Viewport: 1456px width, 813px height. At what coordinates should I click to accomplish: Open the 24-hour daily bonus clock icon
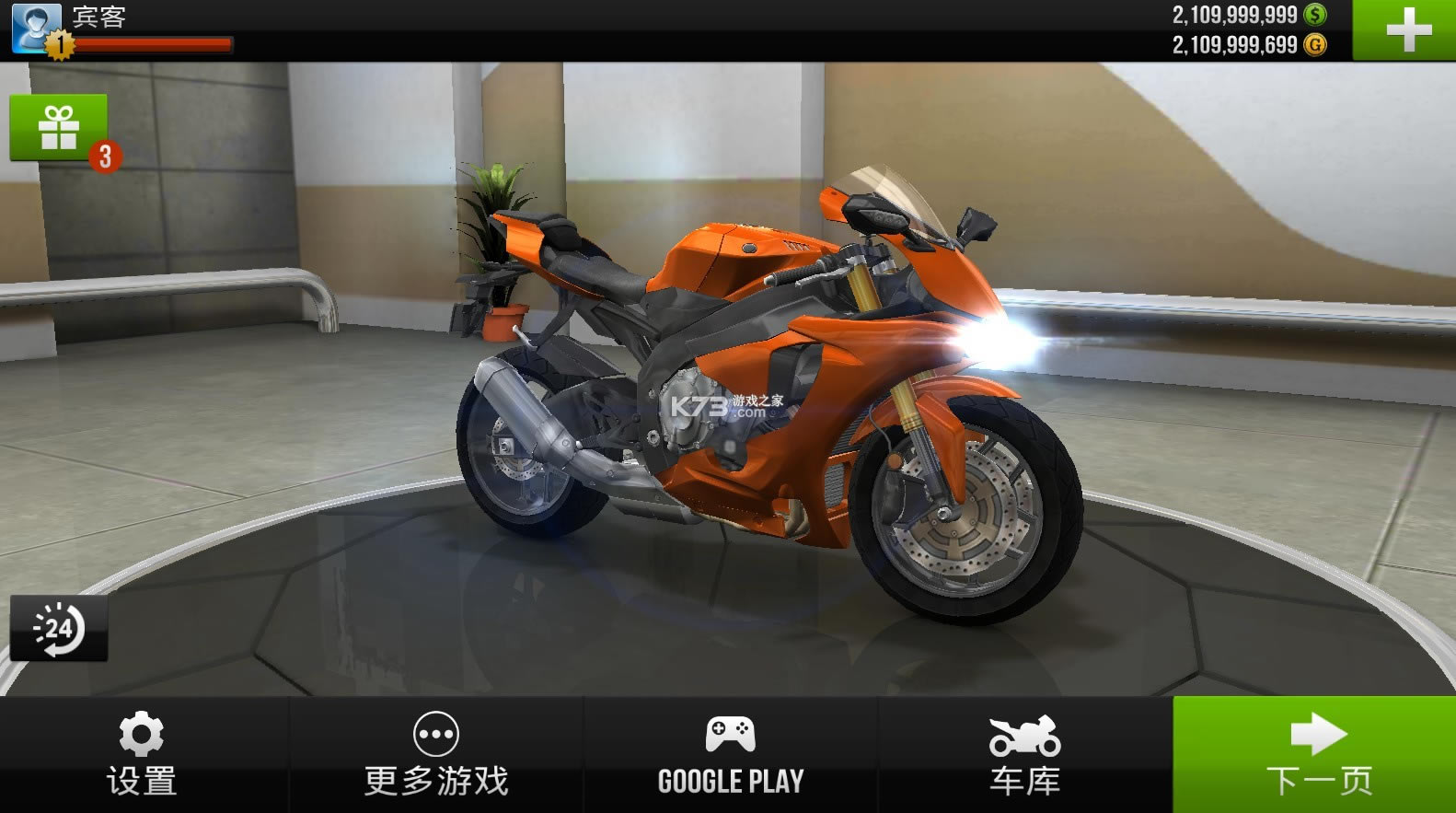[x=57, y=626]
